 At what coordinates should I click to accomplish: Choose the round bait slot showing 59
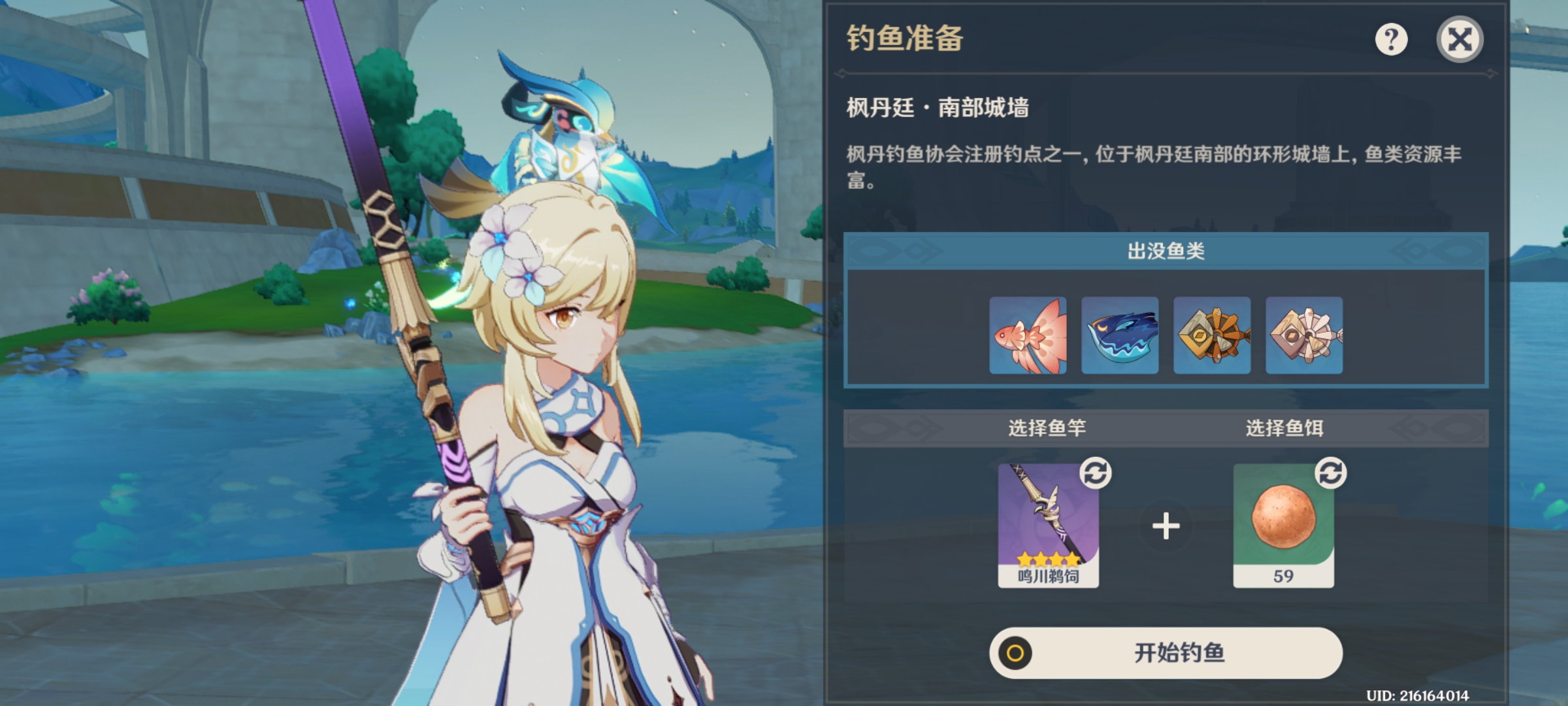coord(1283,525)
